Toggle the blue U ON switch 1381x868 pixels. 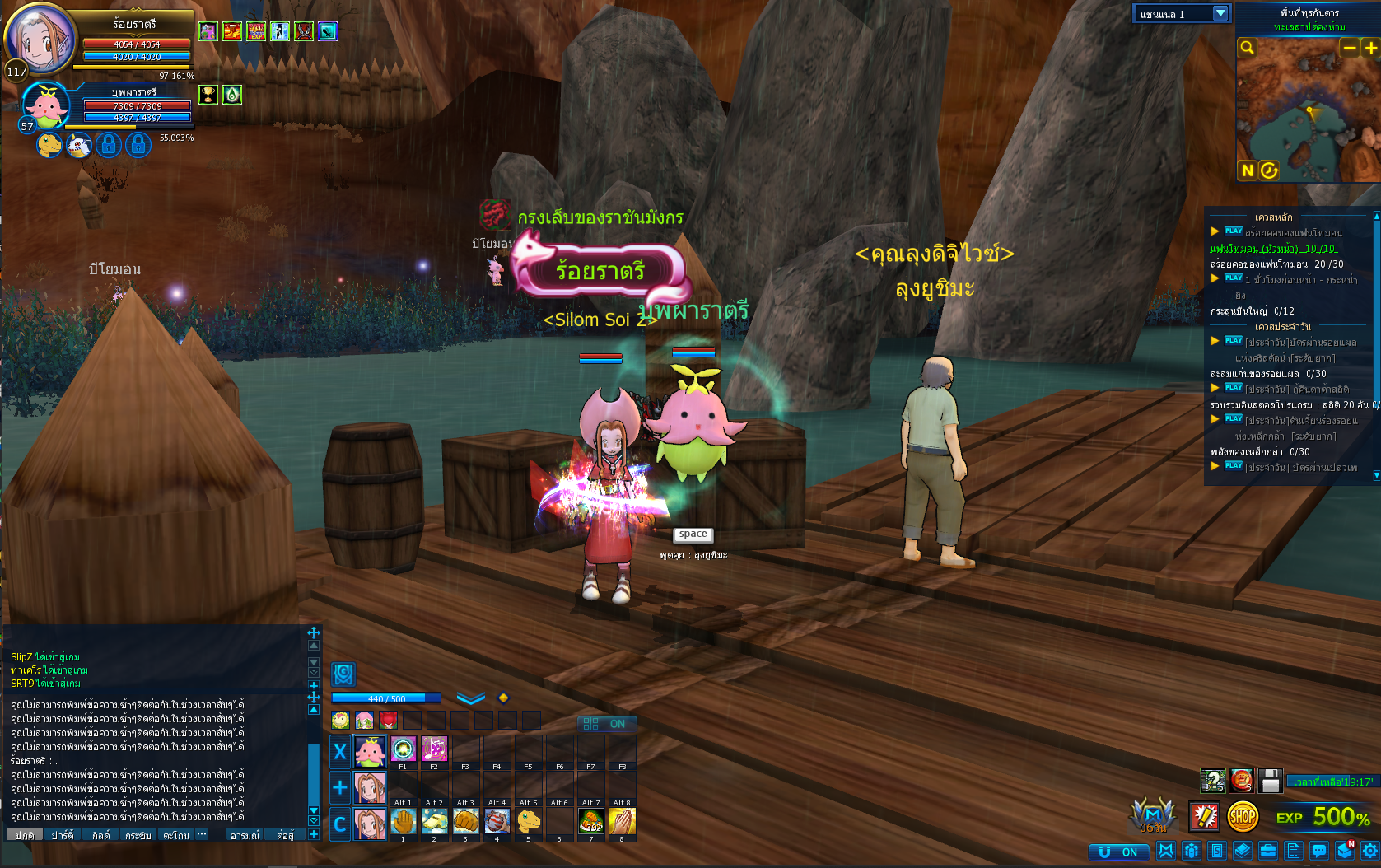tap(1118, 852)
